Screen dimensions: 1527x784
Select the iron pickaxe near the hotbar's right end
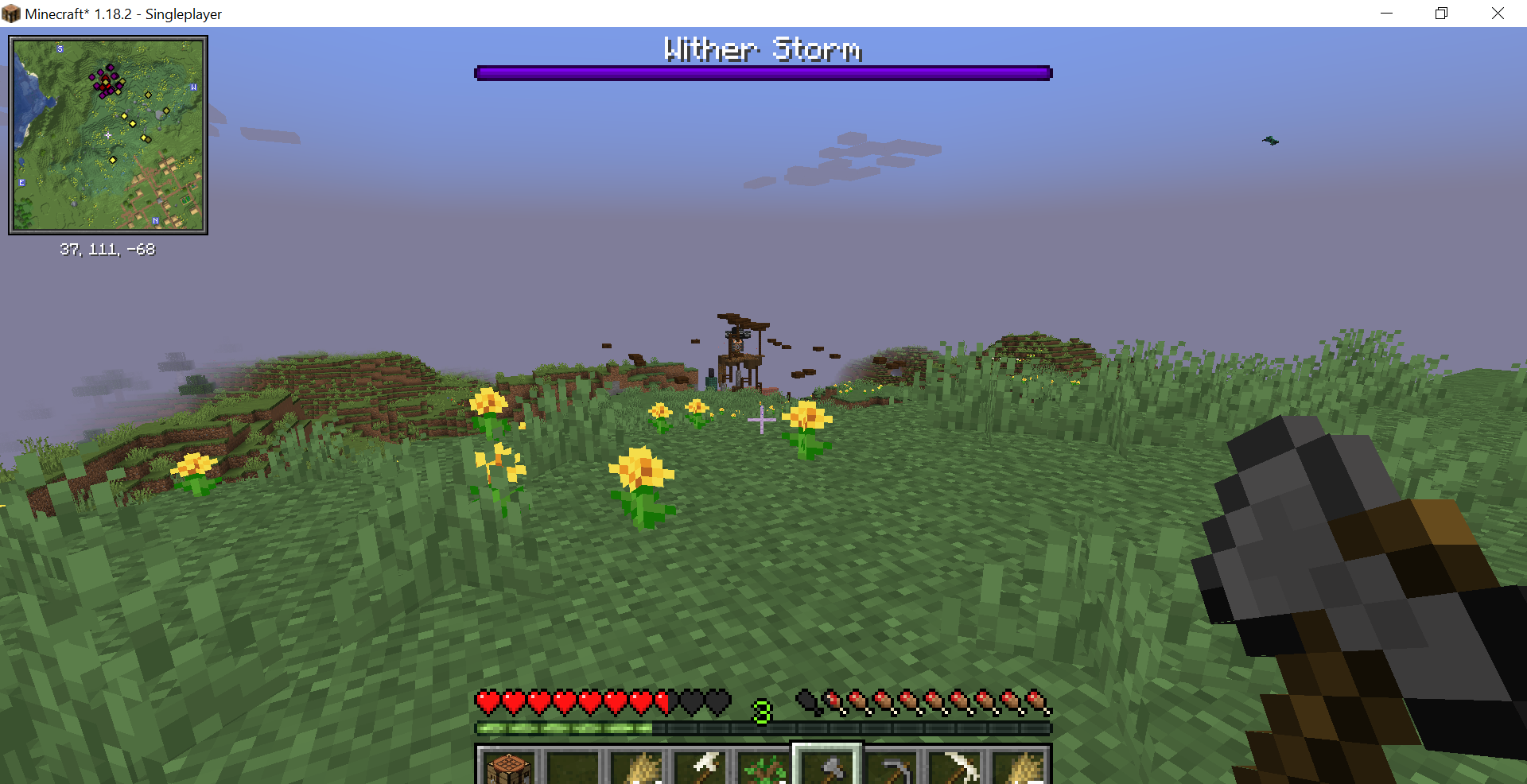(954, 767)
